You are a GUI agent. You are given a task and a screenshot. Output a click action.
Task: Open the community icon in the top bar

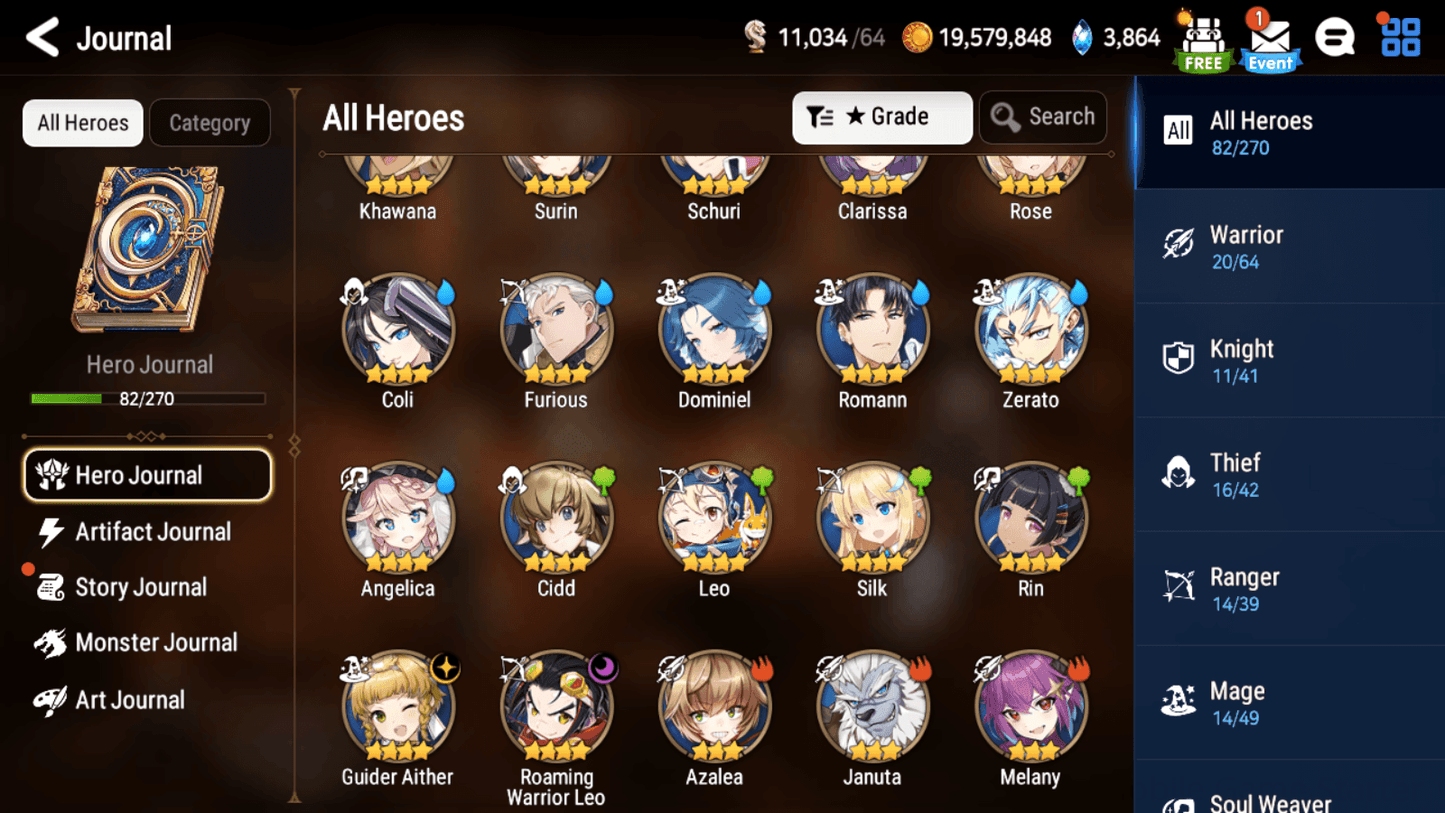1335,36
